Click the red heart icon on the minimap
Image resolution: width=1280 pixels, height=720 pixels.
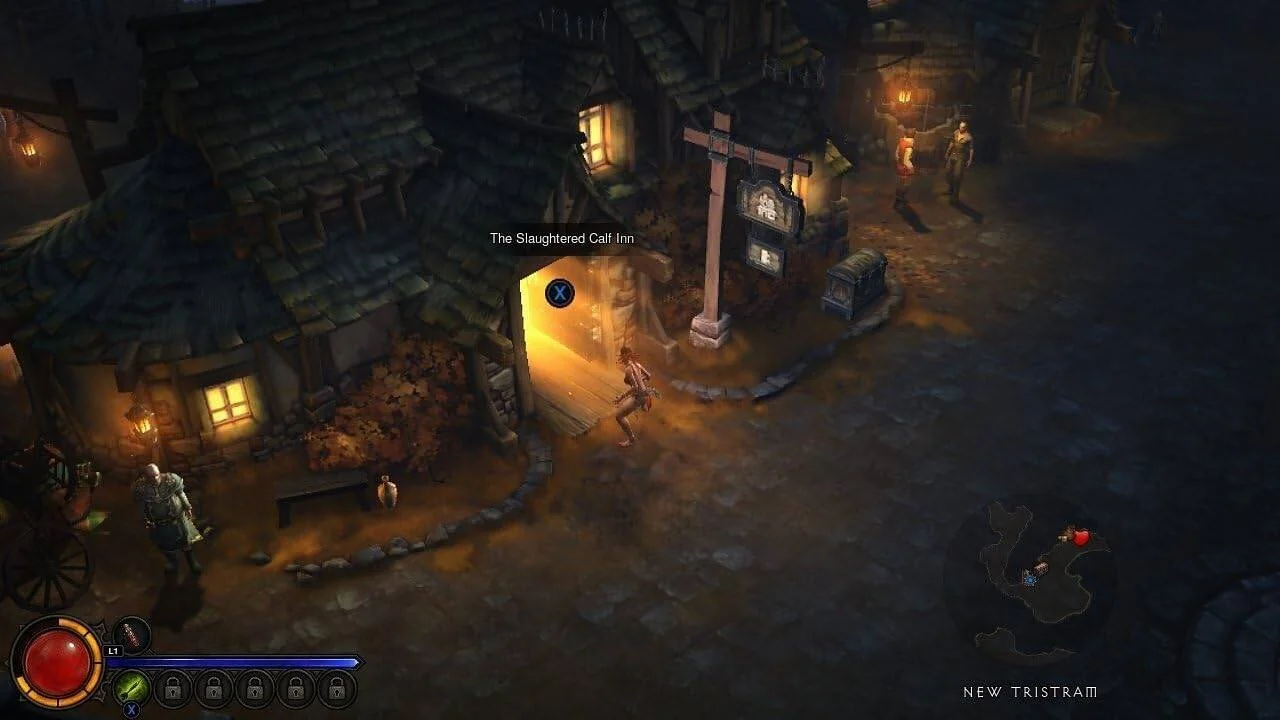1081,538
